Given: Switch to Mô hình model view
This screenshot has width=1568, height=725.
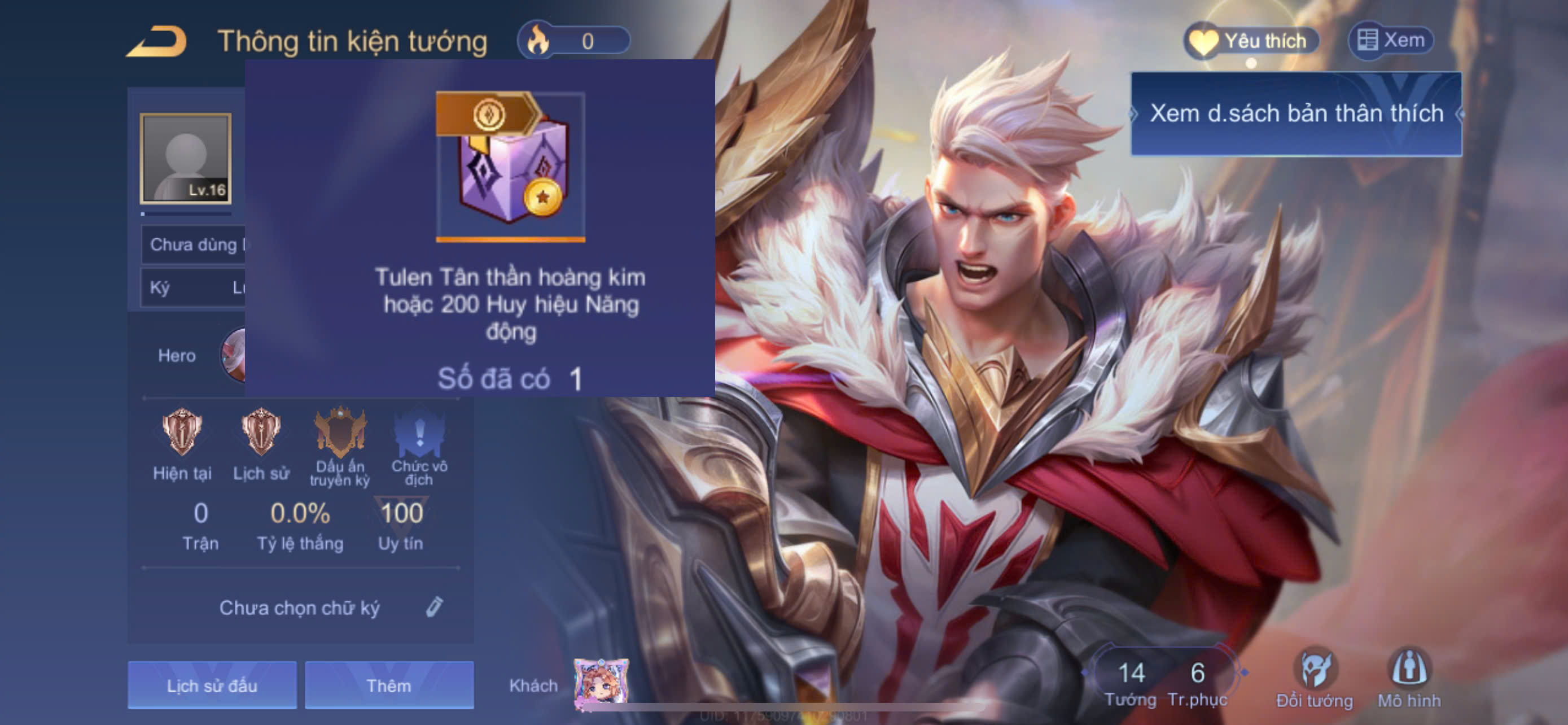Looking at the screenshot, I should (x=1408, y=678).
